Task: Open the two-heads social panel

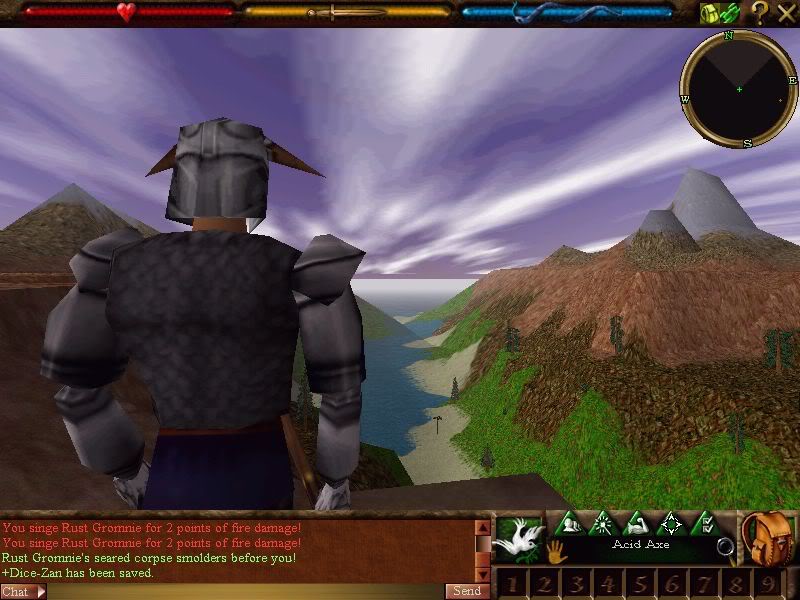Action: 571,523
